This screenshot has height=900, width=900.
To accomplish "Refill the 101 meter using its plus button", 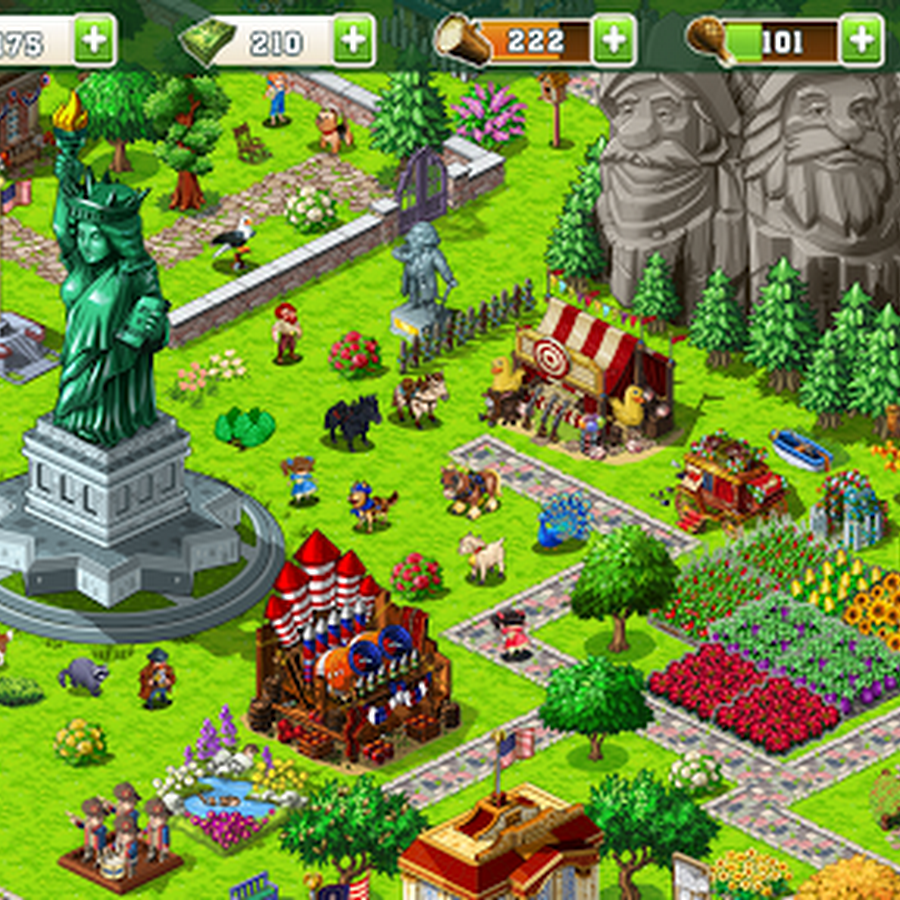I will point(861,40).
